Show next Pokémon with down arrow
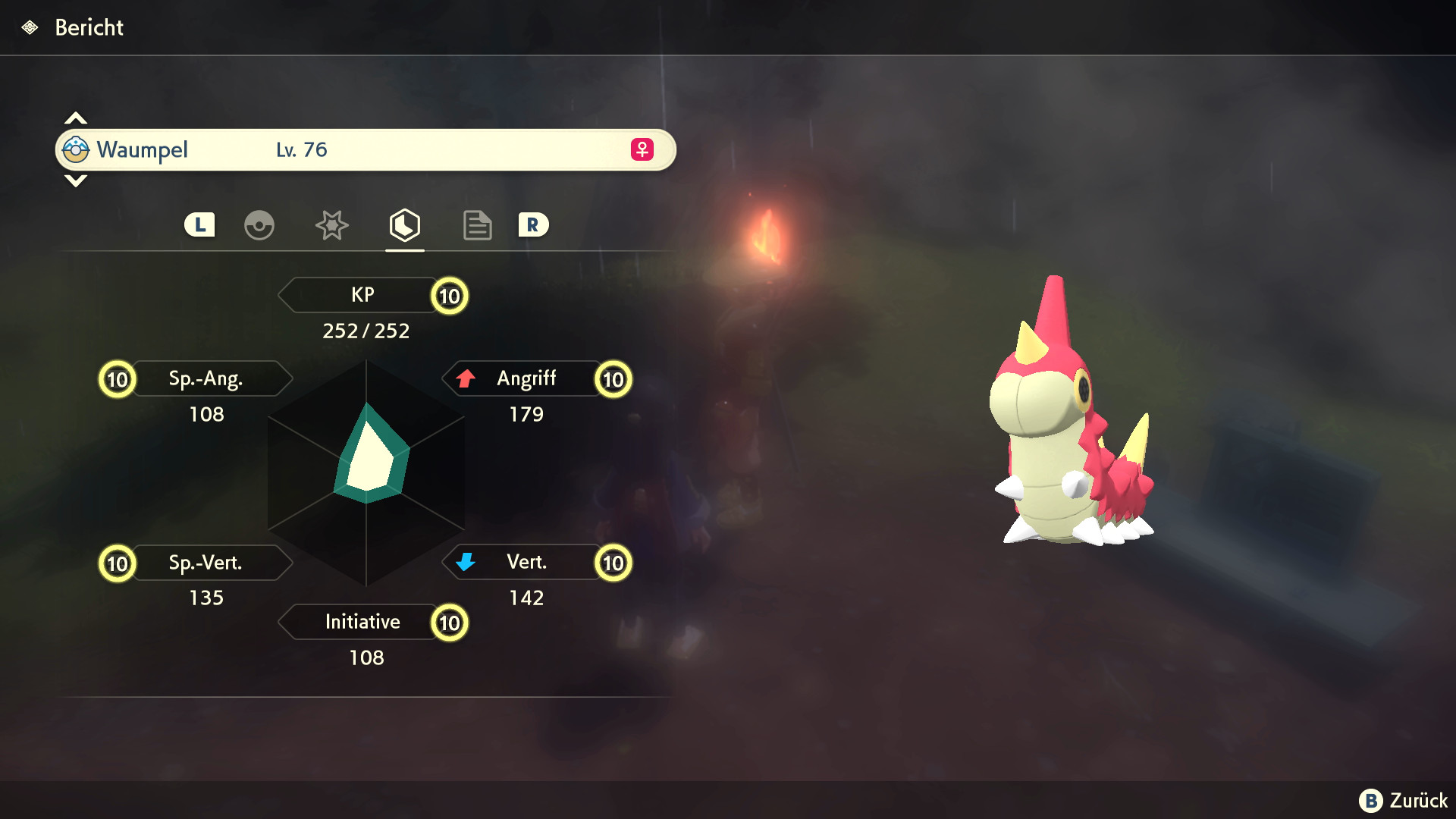The width and height of the screenshot is (1456, 819). (76, 181)
